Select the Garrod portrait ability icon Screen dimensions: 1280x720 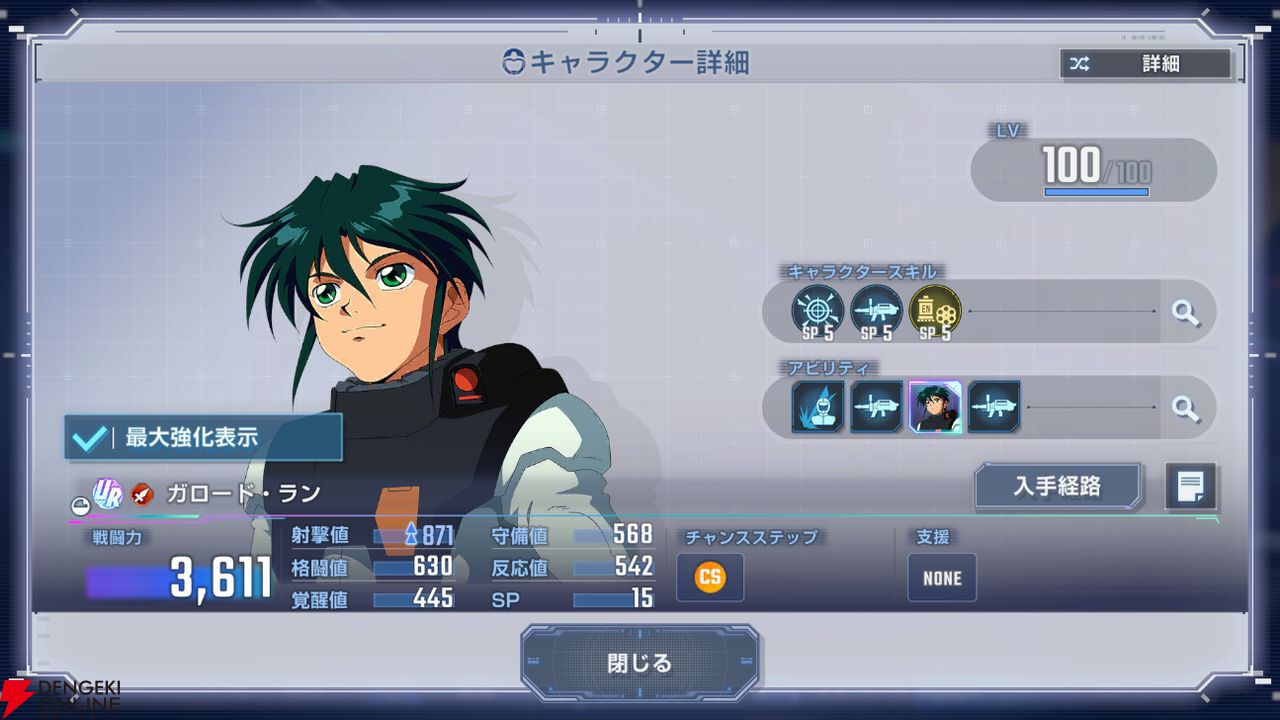coord(935,407)
